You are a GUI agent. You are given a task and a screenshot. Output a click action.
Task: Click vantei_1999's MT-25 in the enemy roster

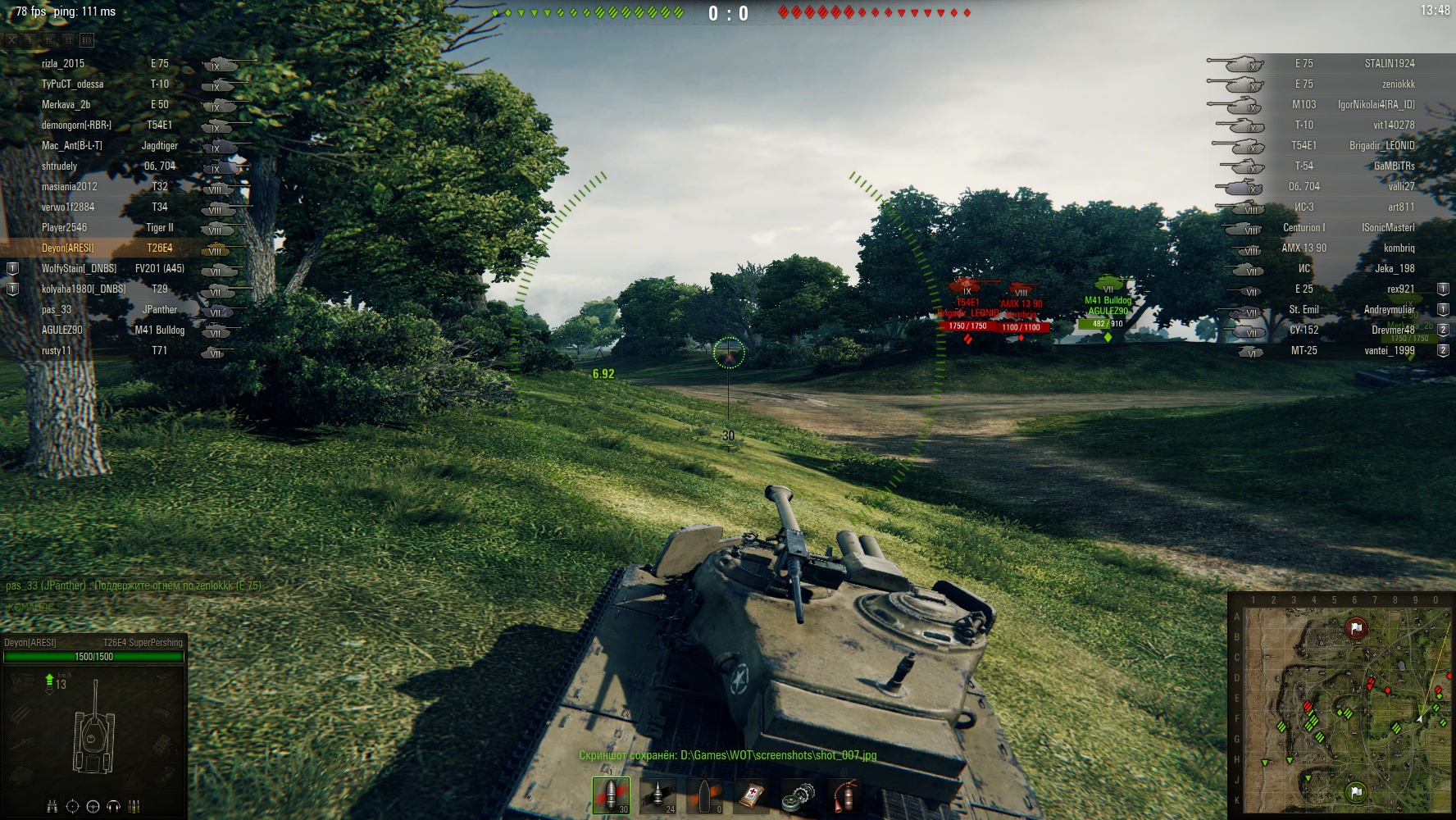[1345, 350]
